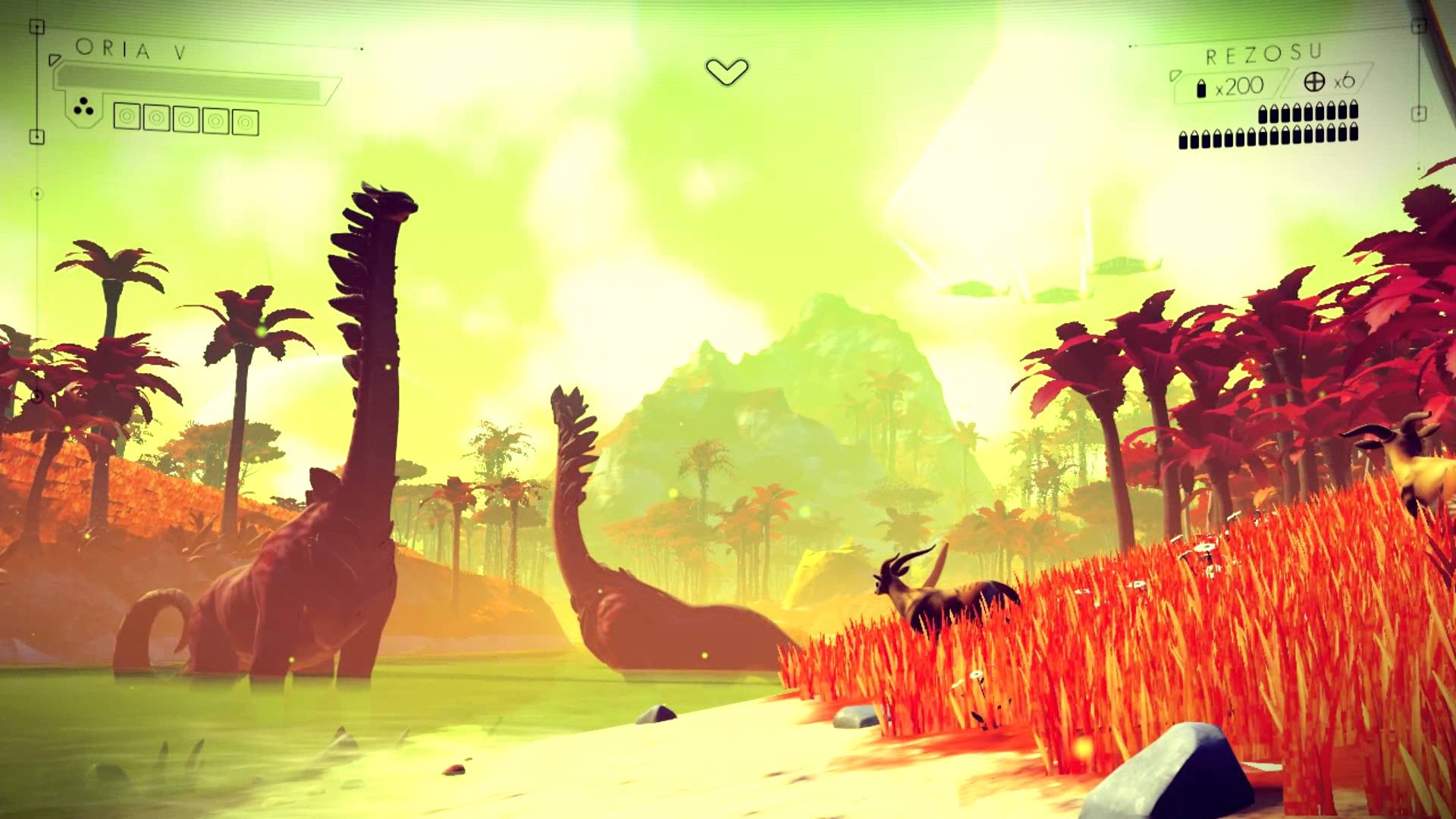The width and height of the screenshot is (1456, 819).
Task: Expand the downward chevron at screen top center
Action: 726,70
